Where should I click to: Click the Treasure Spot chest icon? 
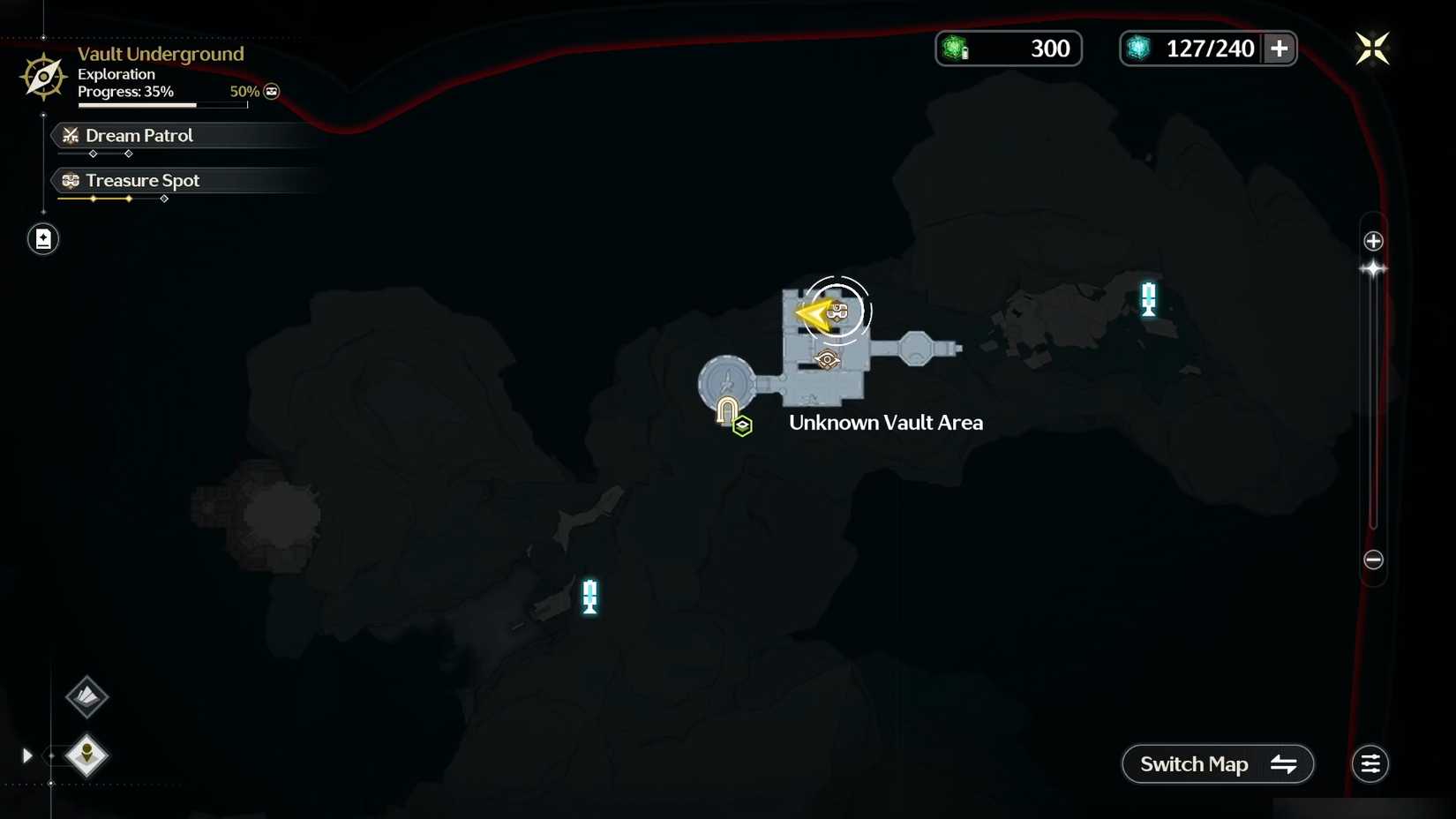70,180
